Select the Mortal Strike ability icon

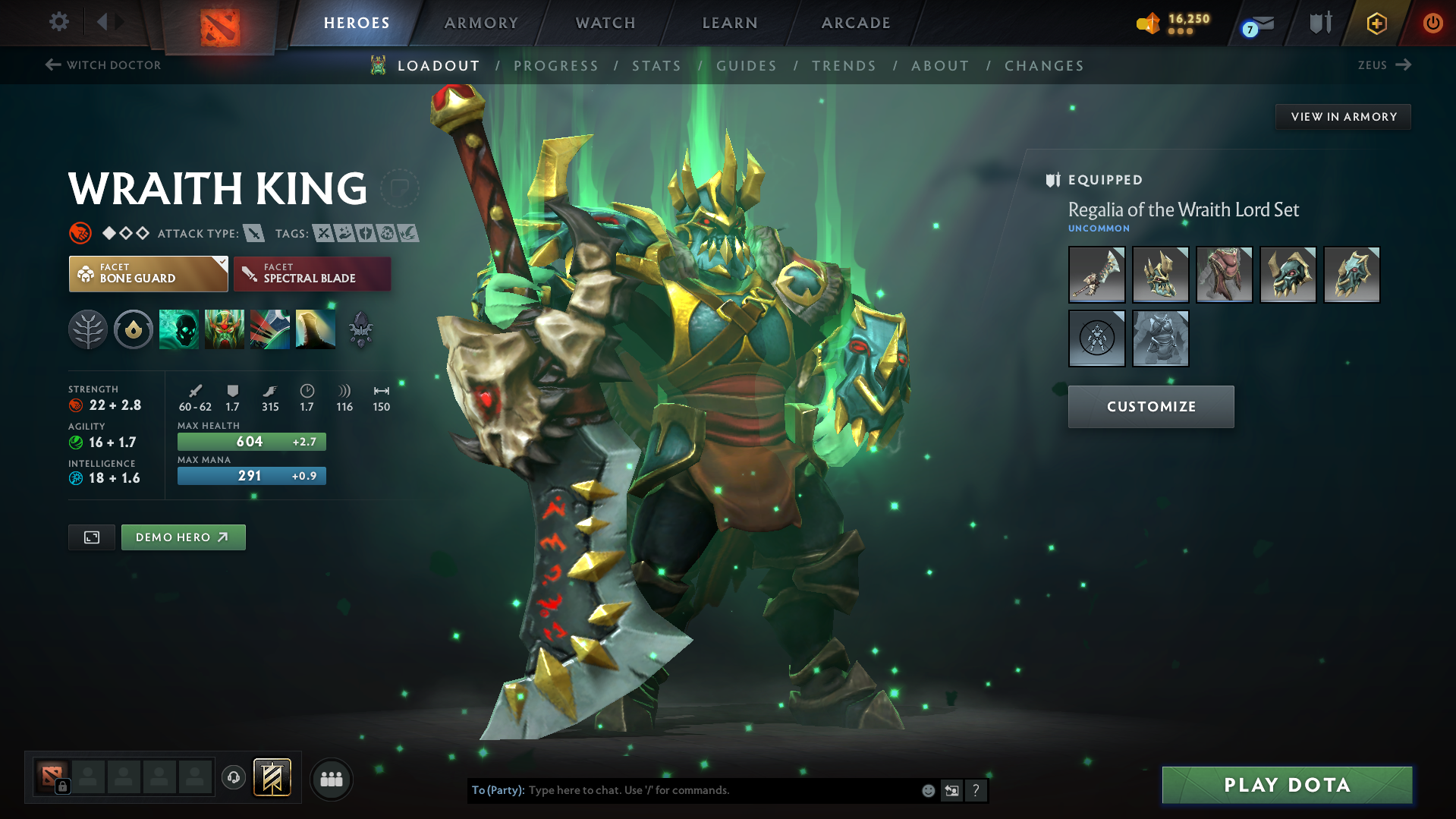[270, 329]
